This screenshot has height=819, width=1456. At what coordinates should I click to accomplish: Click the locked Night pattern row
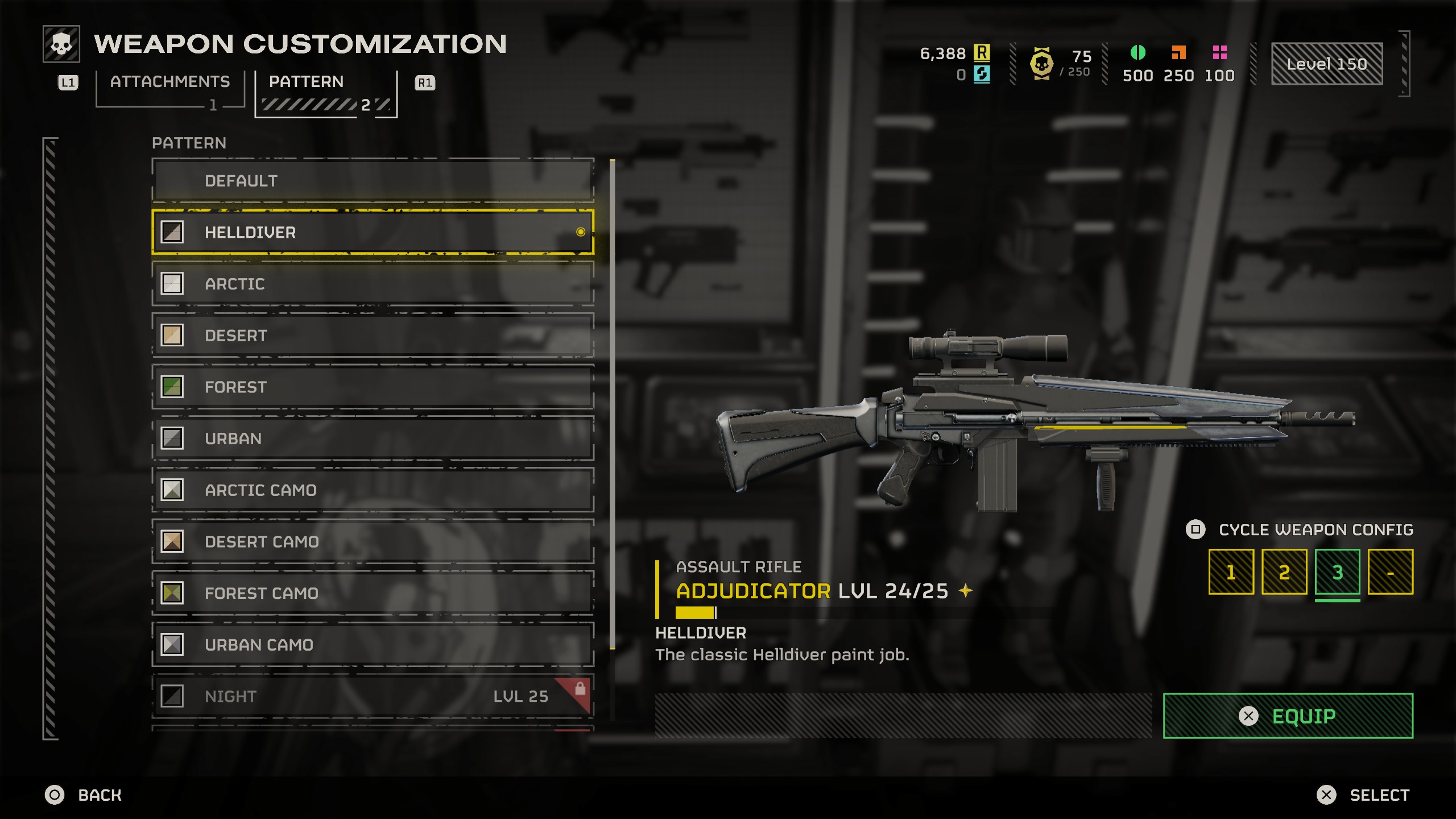[x=373, y=696]
